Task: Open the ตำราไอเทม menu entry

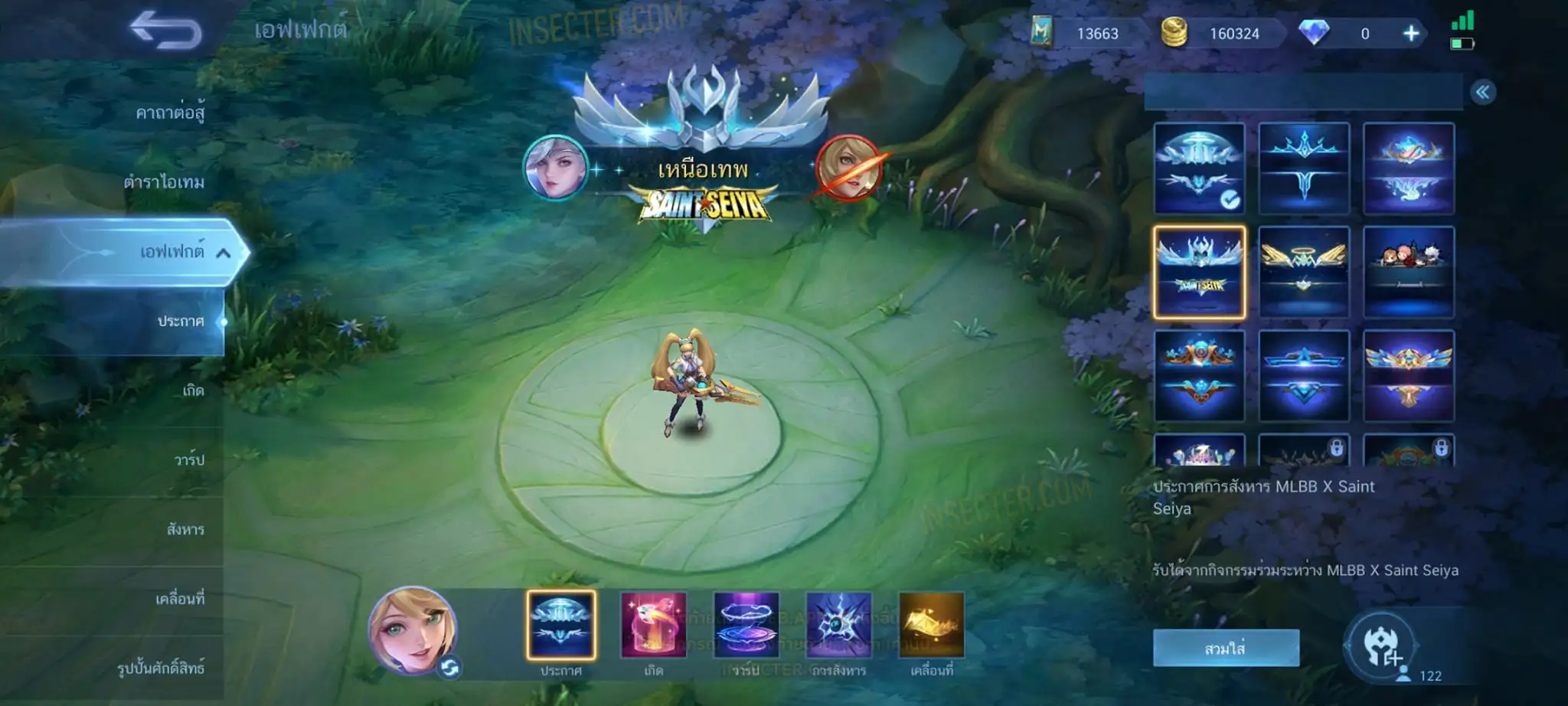Action: [x=164, y=182]
